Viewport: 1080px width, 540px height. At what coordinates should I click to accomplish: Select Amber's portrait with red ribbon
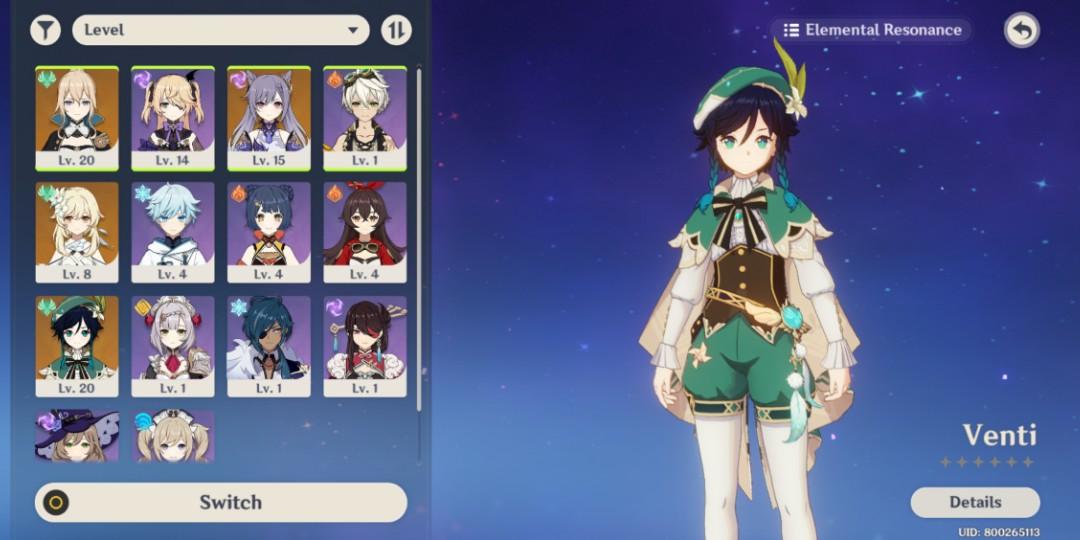(365, 232)
